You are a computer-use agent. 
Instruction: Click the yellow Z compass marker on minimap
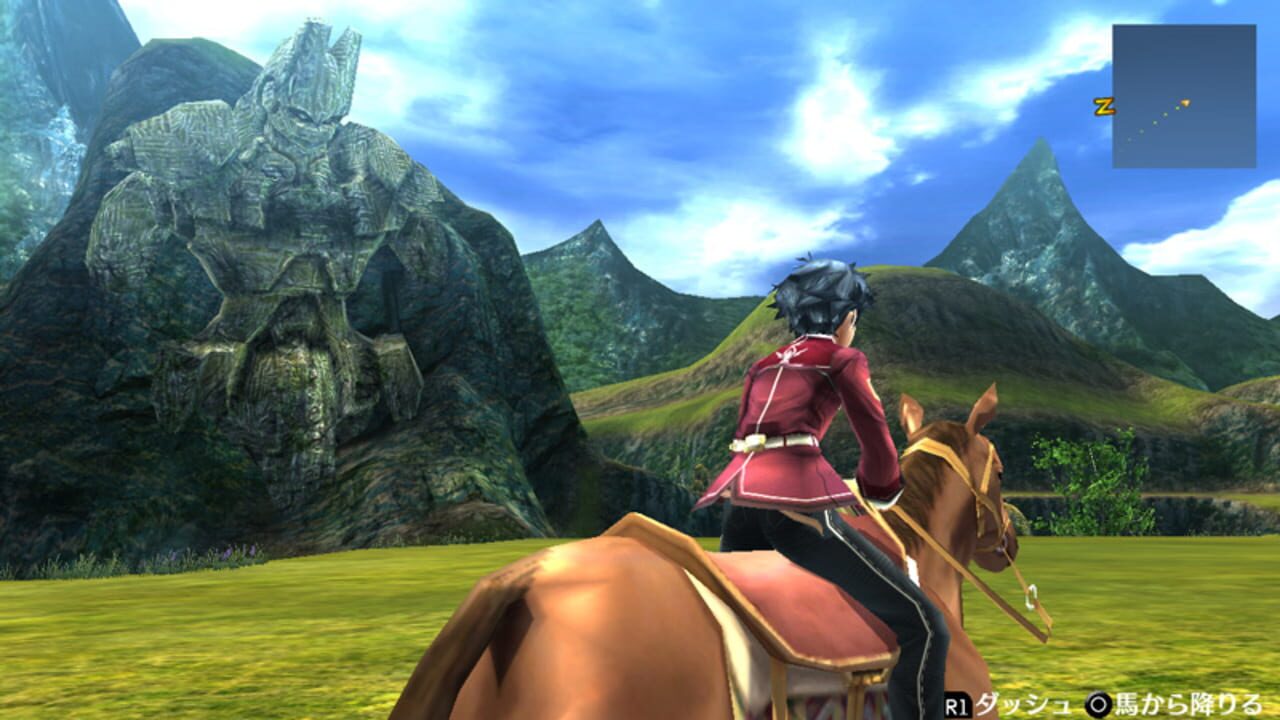[1104, 105]
